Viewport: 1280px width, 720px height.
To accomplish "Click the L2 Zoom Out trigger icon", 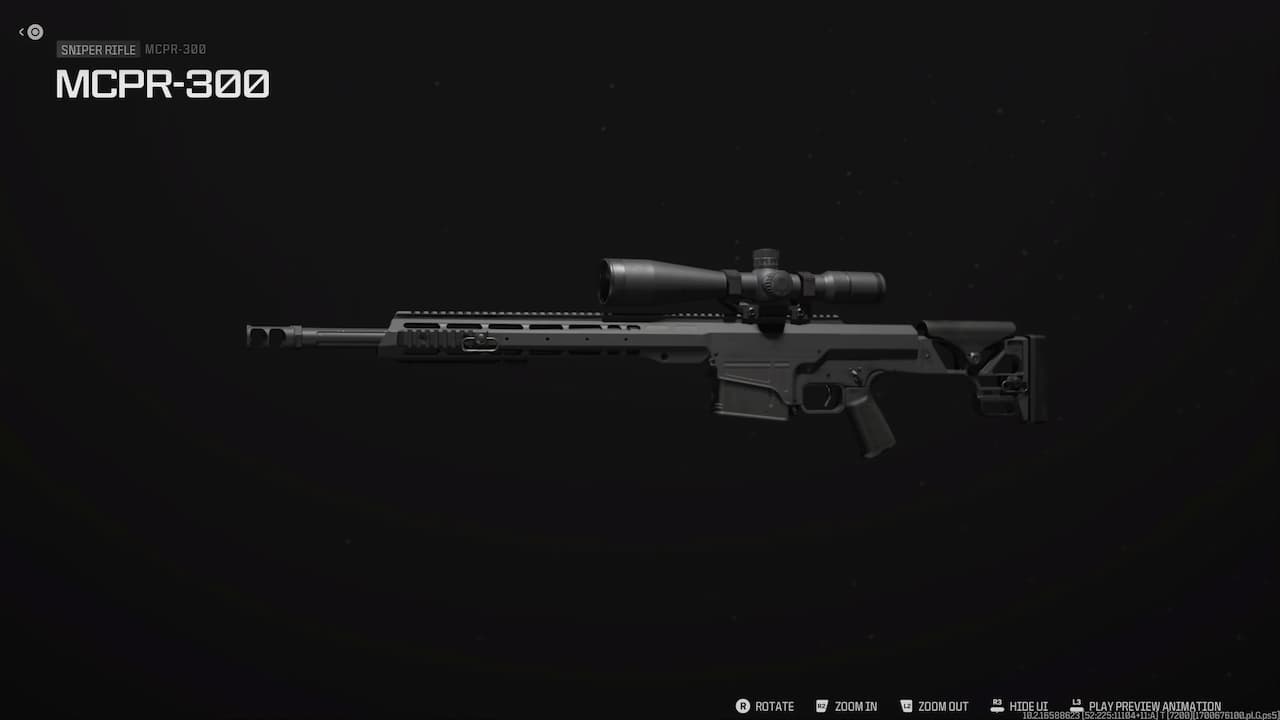I will coord(906,706).
